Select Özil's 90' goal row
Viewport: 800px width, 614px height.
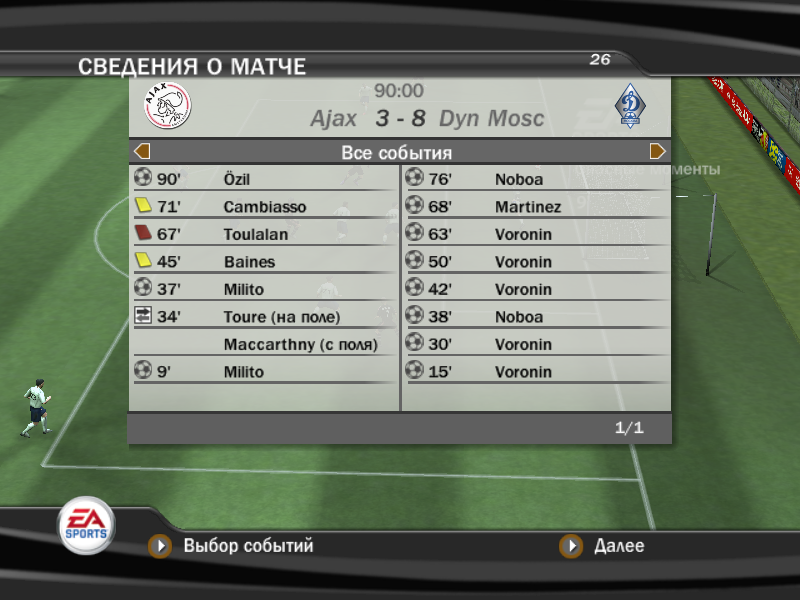264,180
